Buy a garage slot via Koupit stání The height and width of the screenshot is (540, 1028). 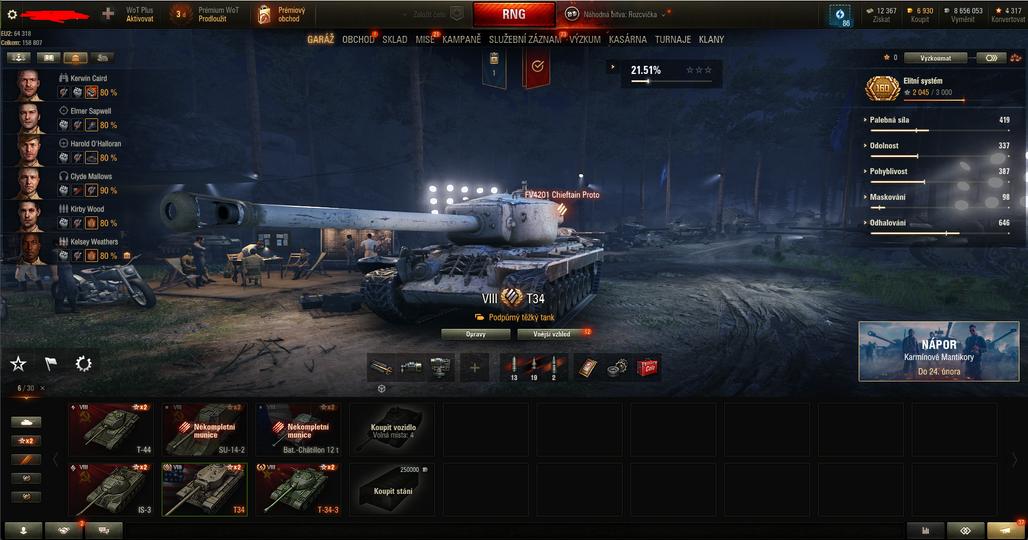[x=391, y=489]
